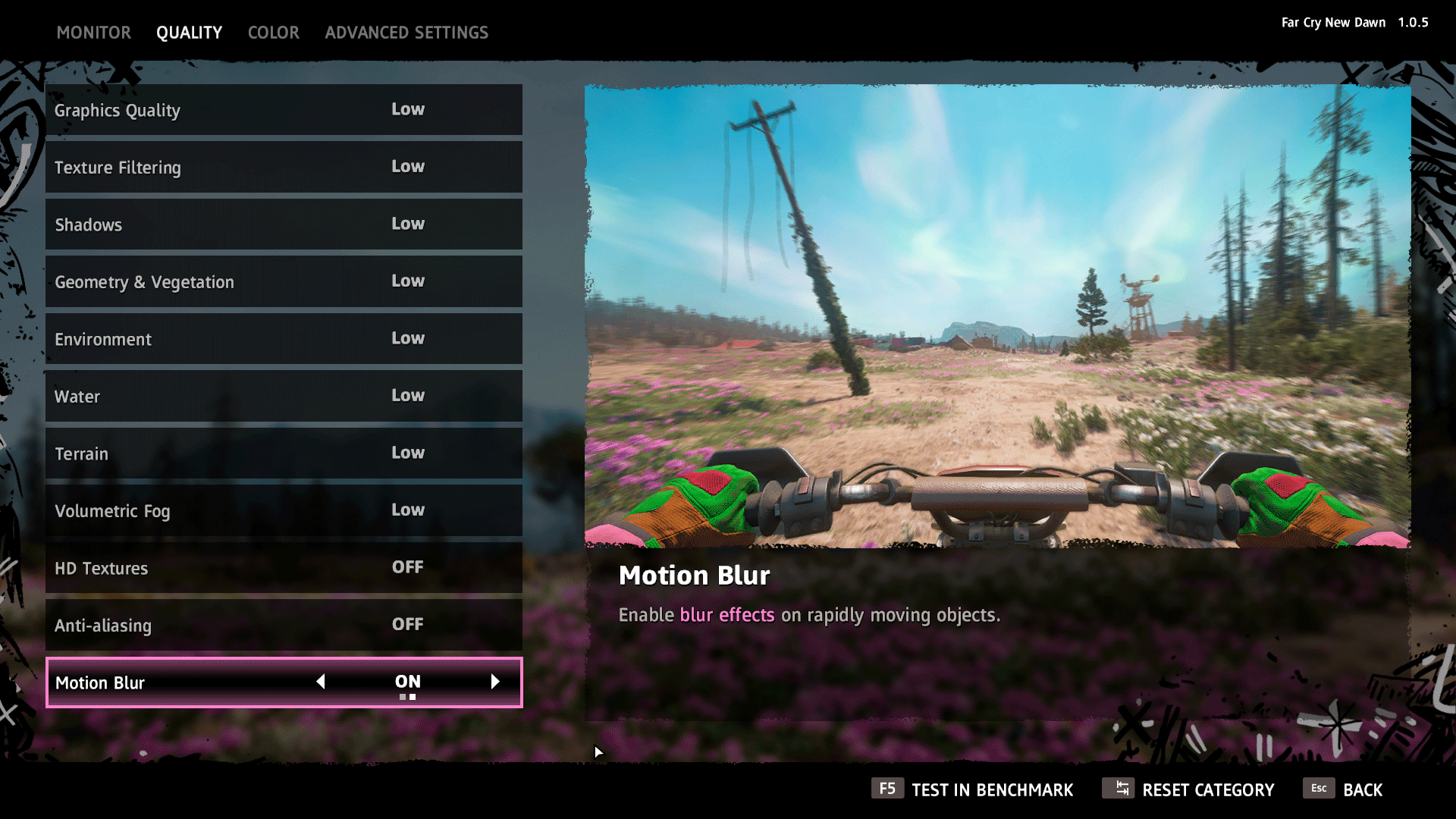Choose the Water quality setting
The width and height of the screenshot is (1456, 819).
pos(284,396)
